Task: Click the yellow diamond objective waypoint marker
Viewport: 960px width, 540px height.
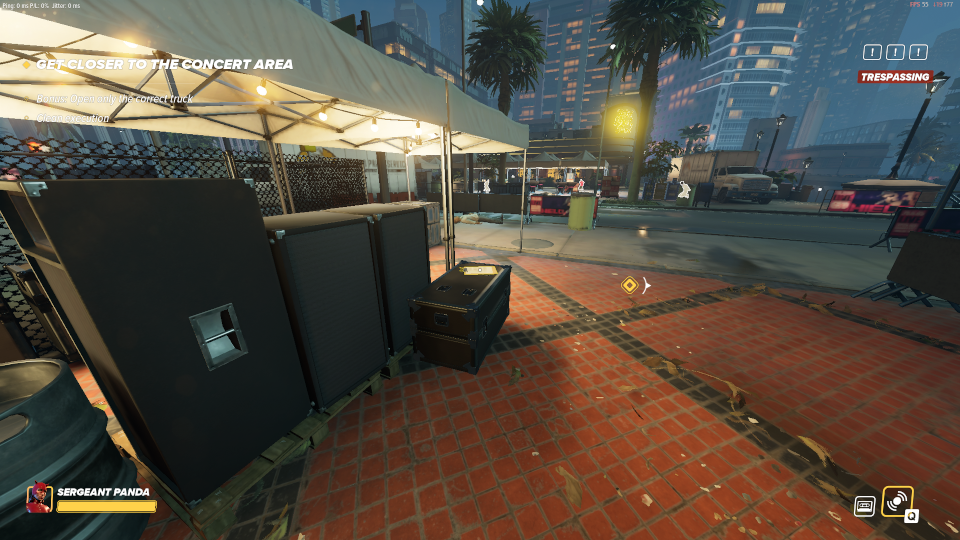Action: (x=629, y=285)
